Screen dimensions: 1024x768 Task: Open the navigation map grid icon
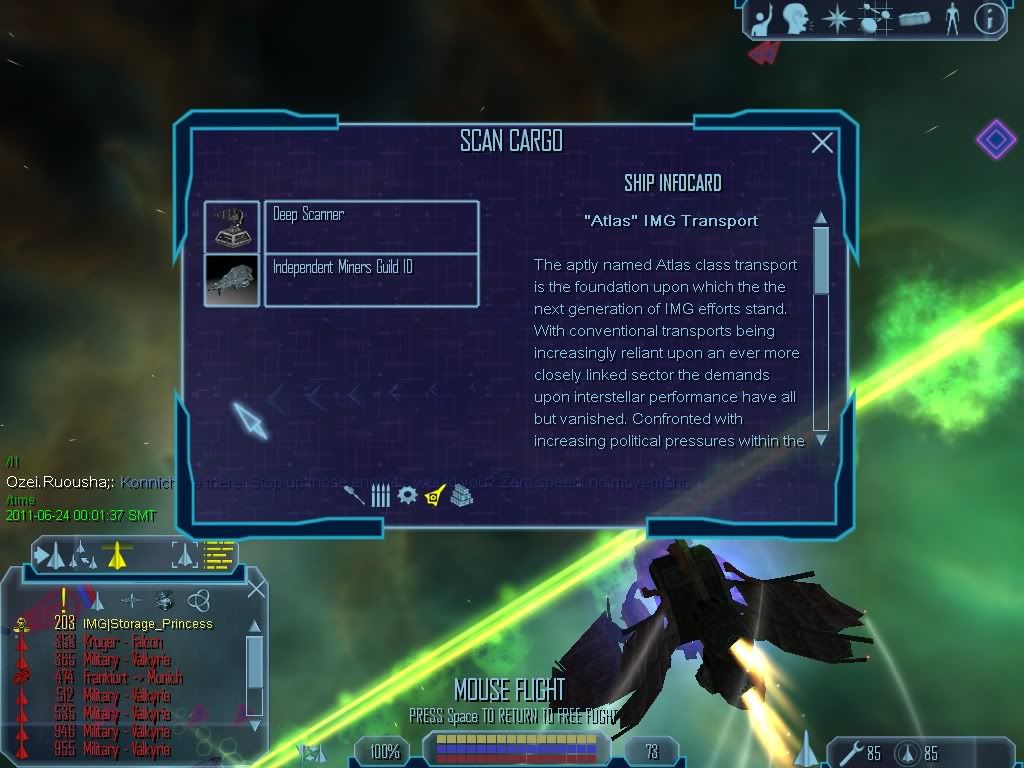click(873, 18)
